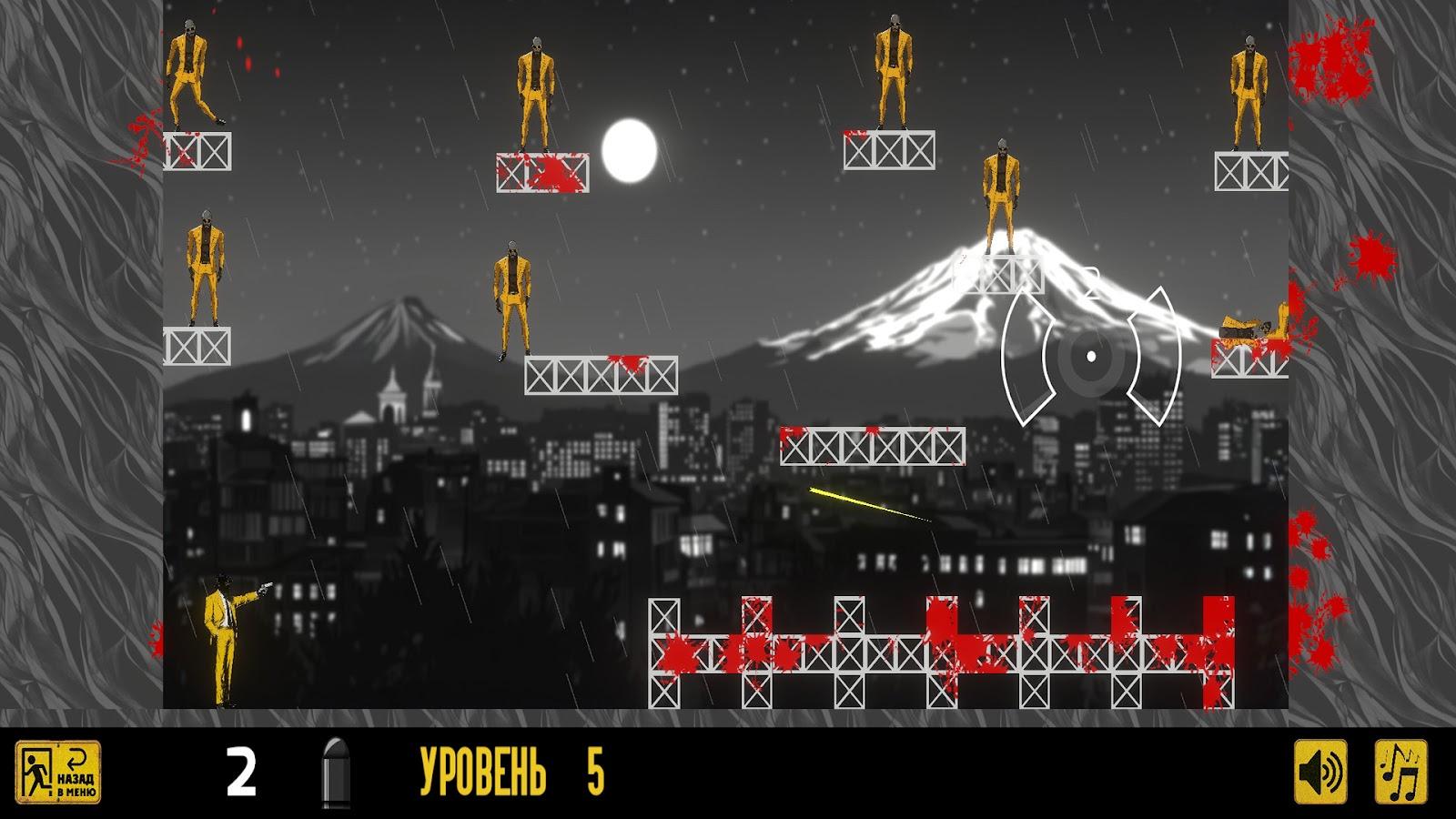Toggle the sound effects speaker button
The image size is (1456, 819).
point(1320,773)
